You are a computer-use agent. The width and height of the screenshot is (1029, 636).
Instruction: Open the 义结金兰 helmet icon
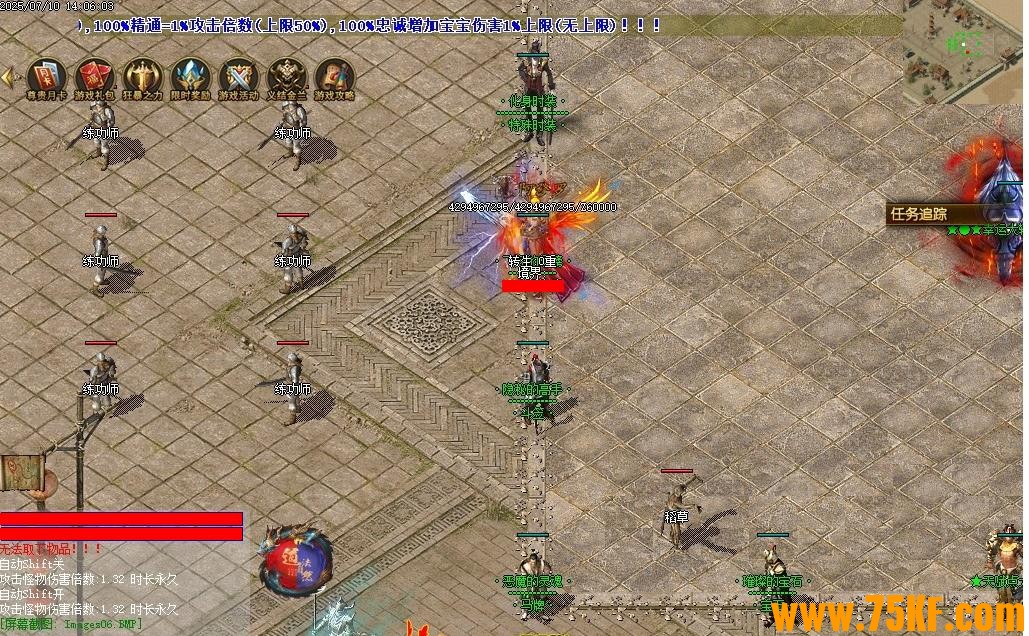287,78
